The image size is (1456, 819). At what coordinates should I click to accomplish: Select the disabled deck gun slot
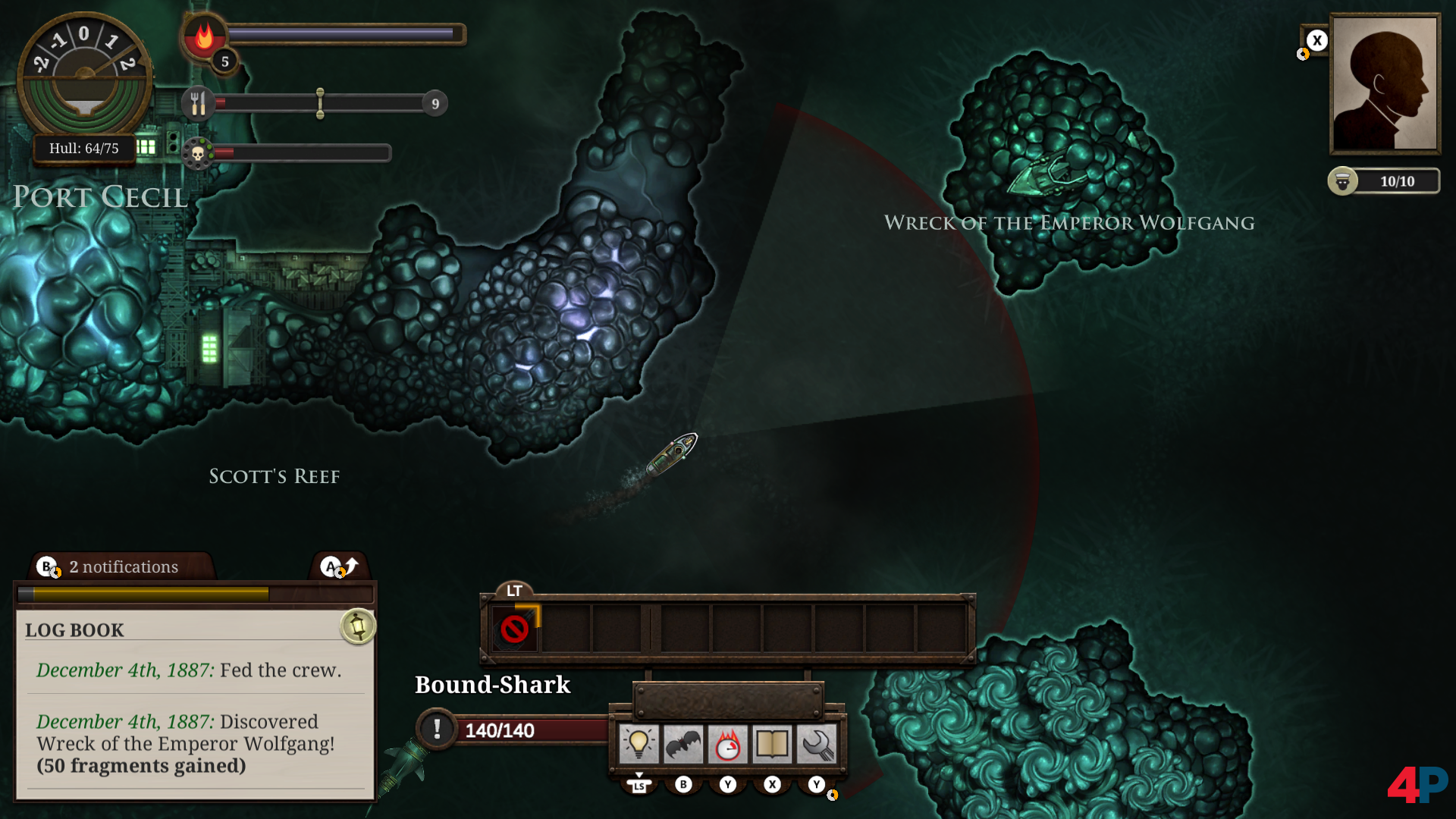coord(515,629)
